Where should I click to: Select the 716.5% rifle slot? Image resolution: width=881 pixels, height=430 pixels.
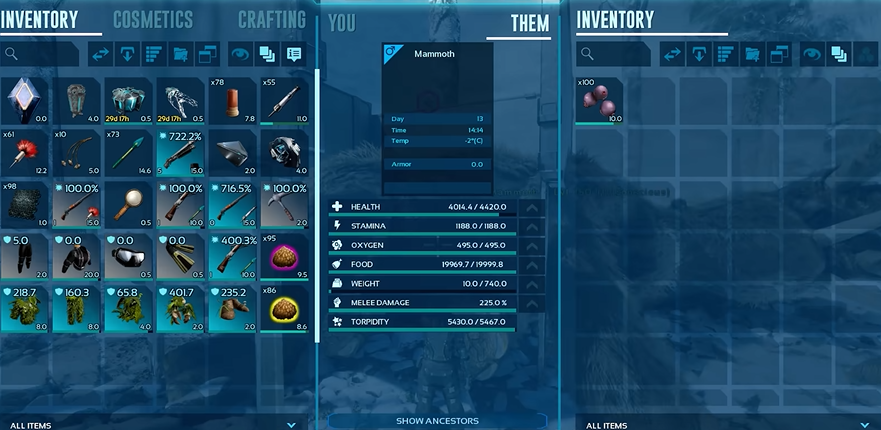click(x=233, y=205)
